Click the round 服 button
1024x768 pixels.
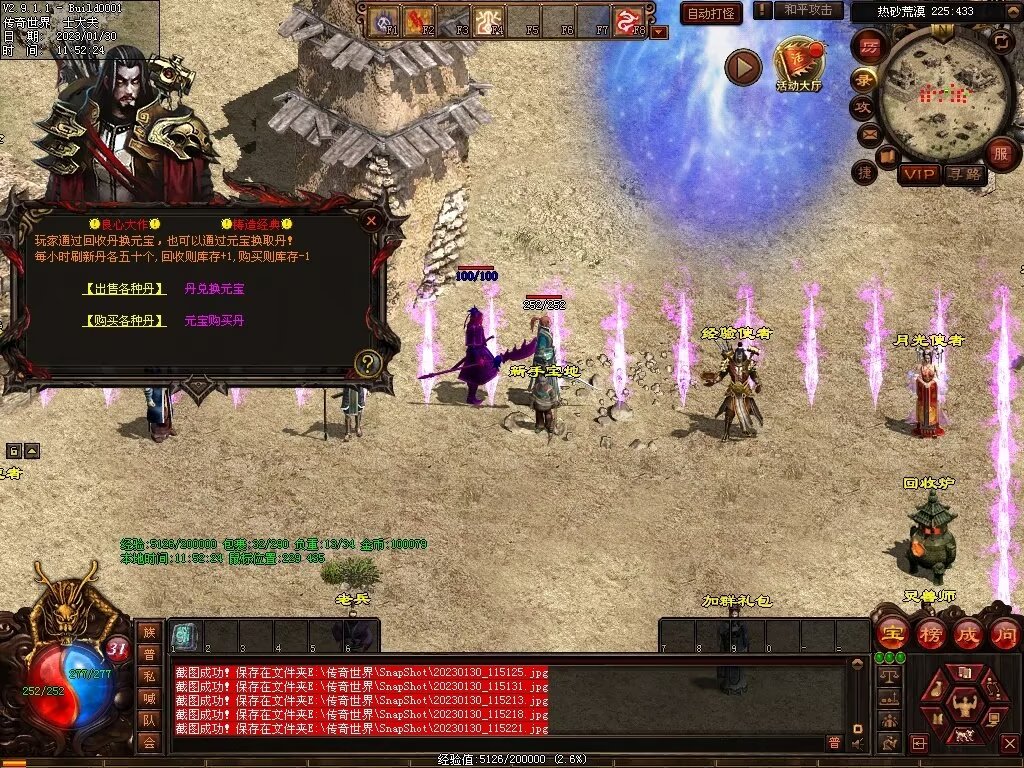[x=1001, y=154]
